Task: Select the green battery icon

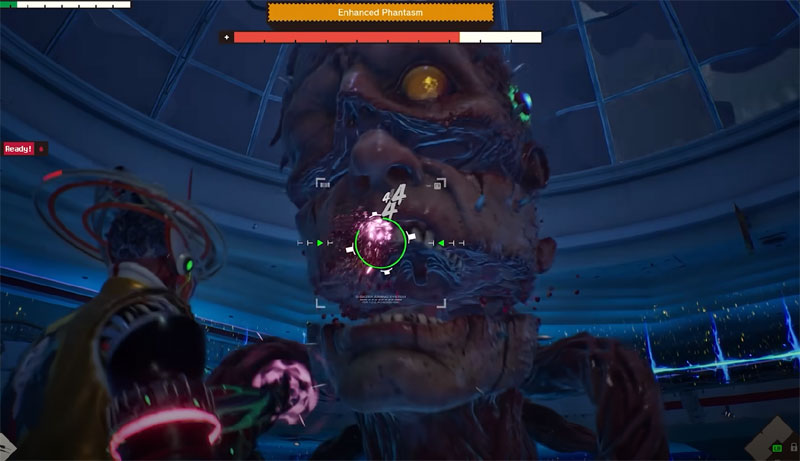Action: [x=777, y=448]
